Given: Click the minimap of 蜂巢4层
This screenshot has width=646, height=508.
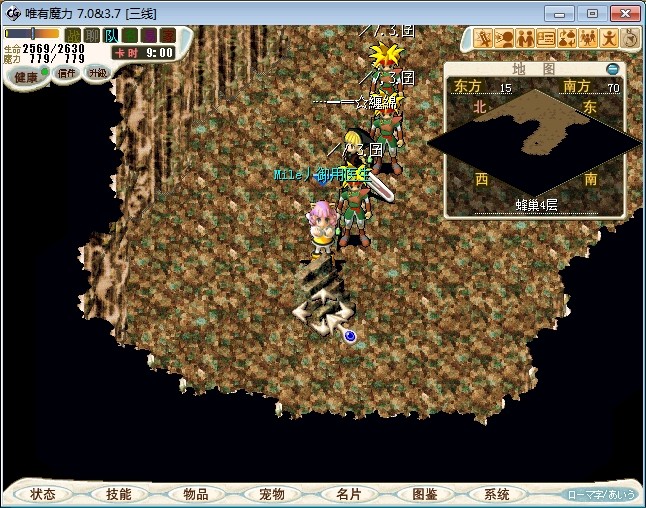Looking at the screenshot, I should click(x=536, y=138).
